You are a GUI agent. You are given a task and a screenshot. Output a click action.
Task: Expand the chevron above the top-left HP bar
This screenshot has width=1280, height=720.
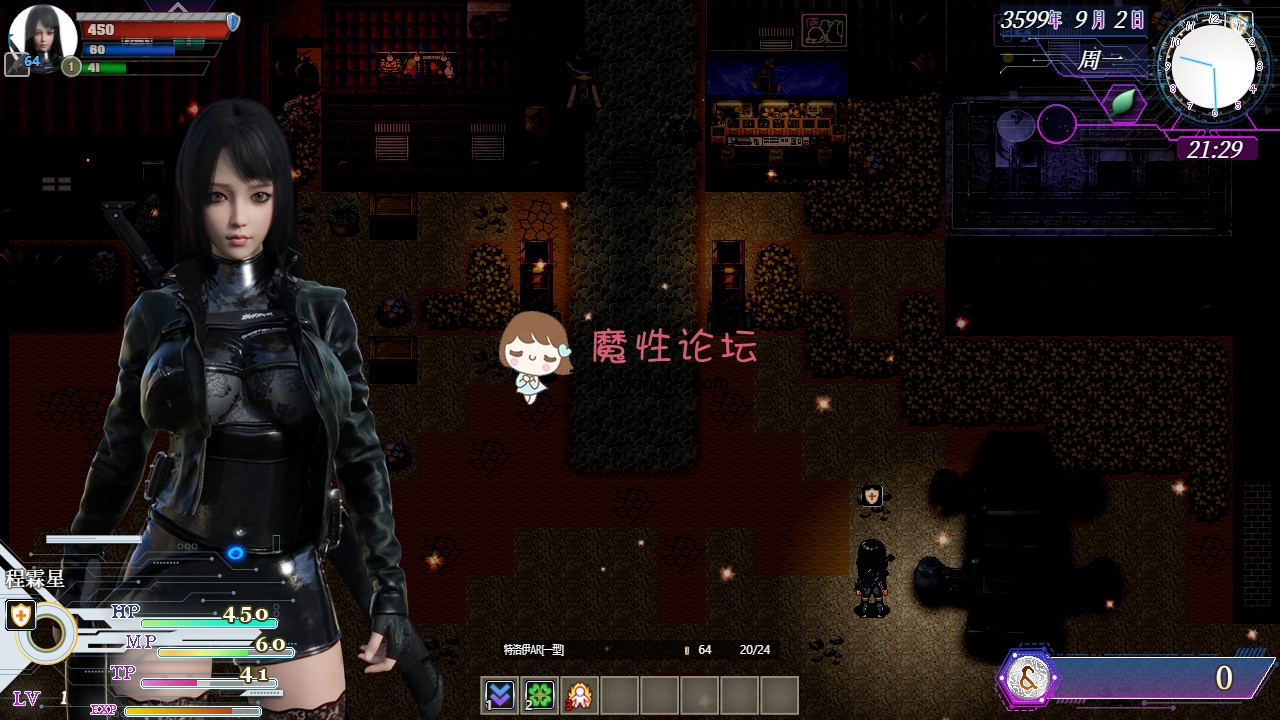click(x=178, y=8)
